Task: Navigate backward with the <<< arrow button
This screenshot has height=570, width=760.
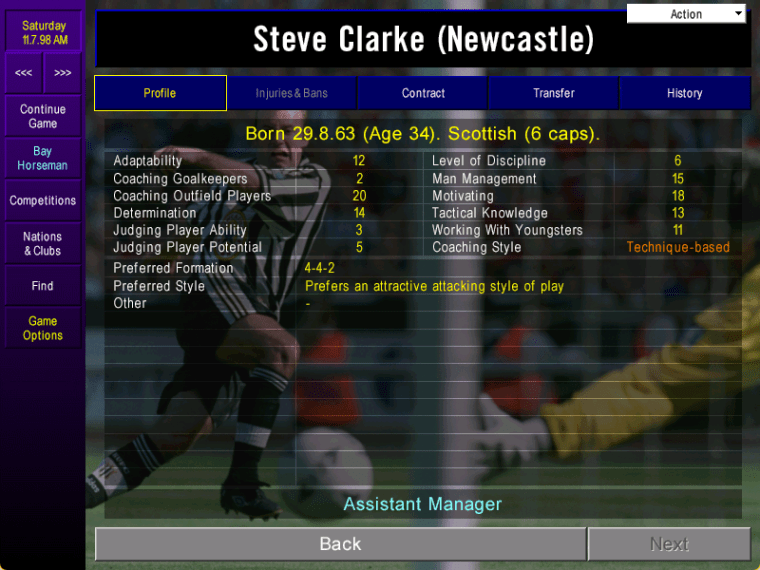Action: 24,73
